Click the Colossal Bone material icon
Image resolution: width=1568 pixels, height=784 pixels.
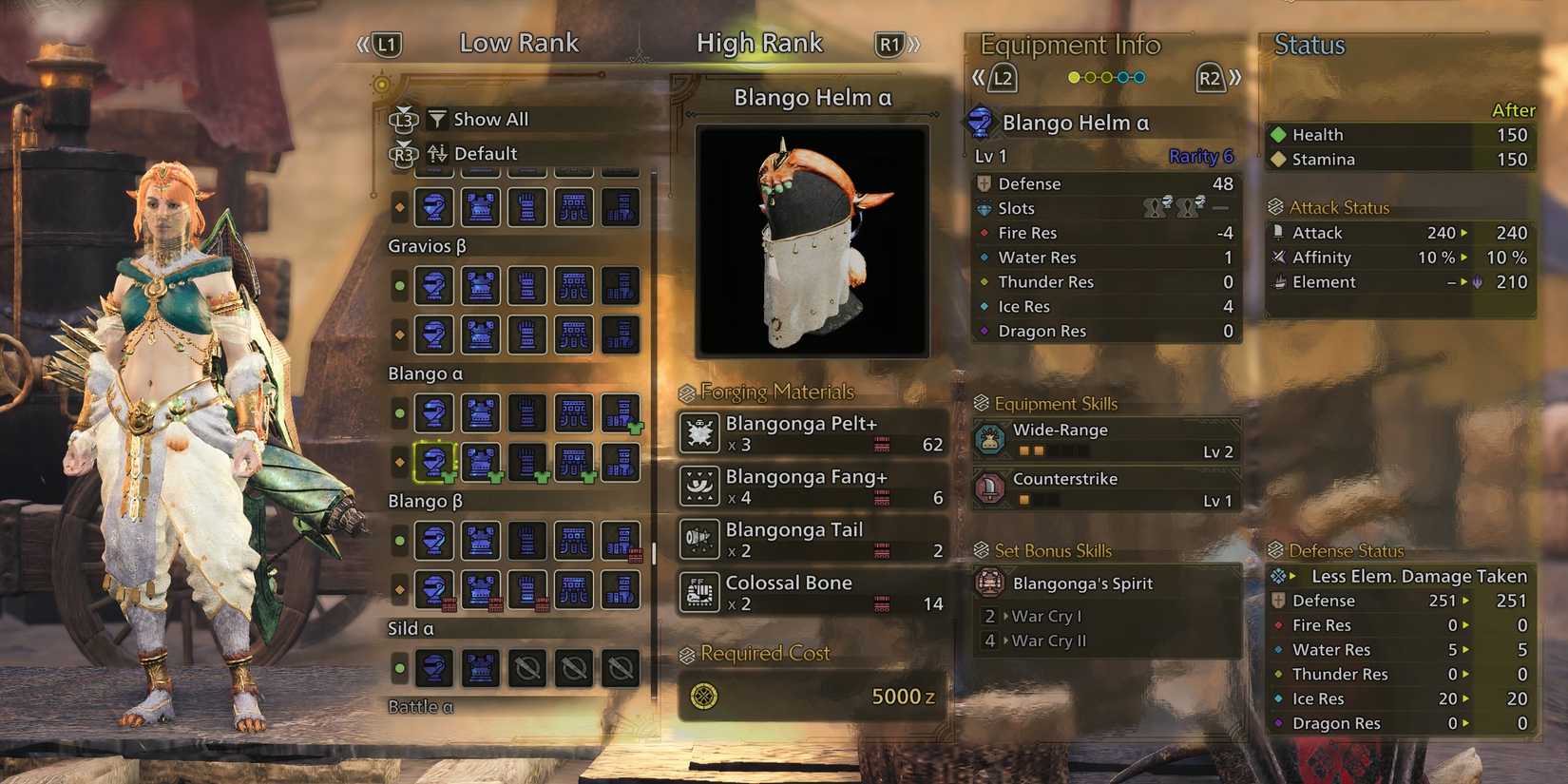698,592
